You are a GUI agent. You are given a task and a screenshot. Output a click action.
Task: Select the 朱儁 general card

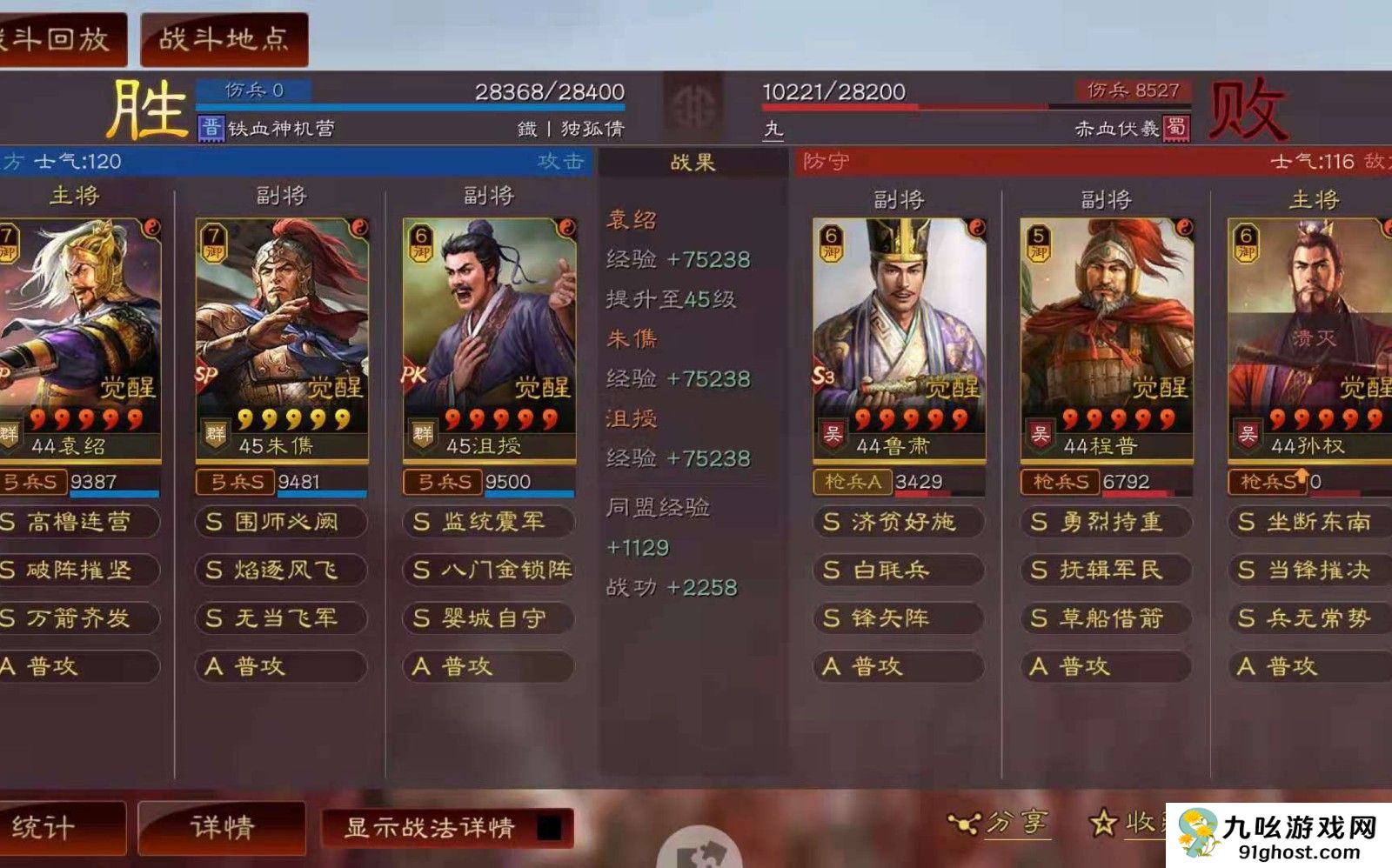click(282, 339)
